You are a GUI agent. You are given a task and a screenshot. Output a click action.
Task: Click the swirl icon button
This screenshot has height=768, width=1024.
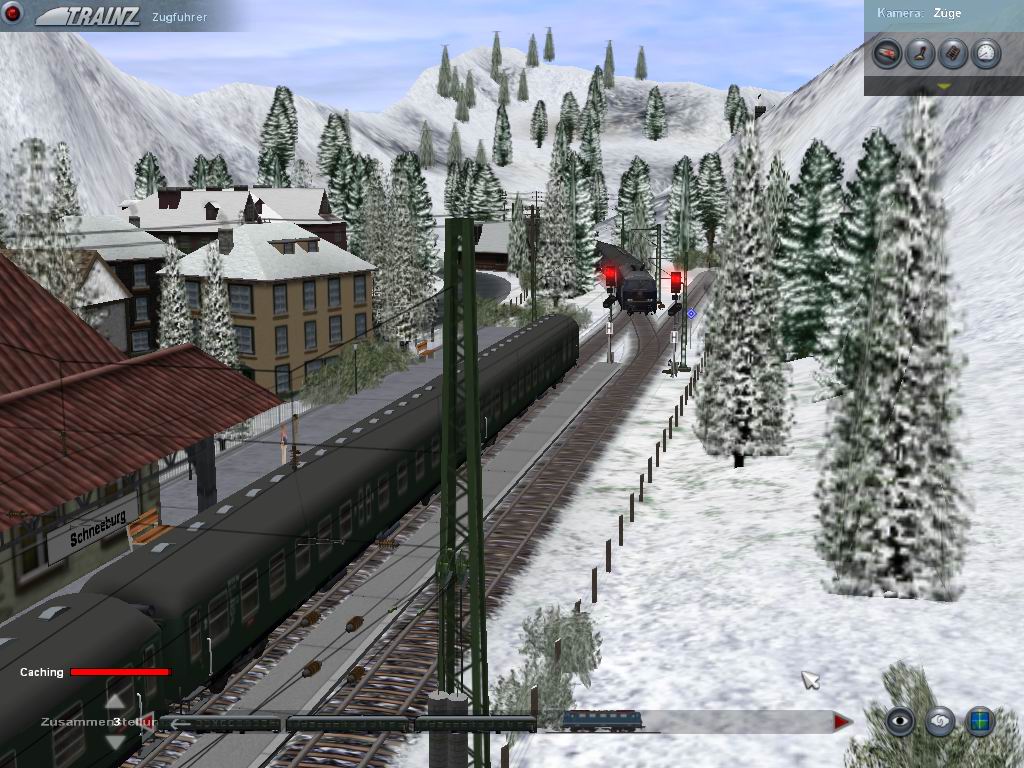tap(940, 721)
